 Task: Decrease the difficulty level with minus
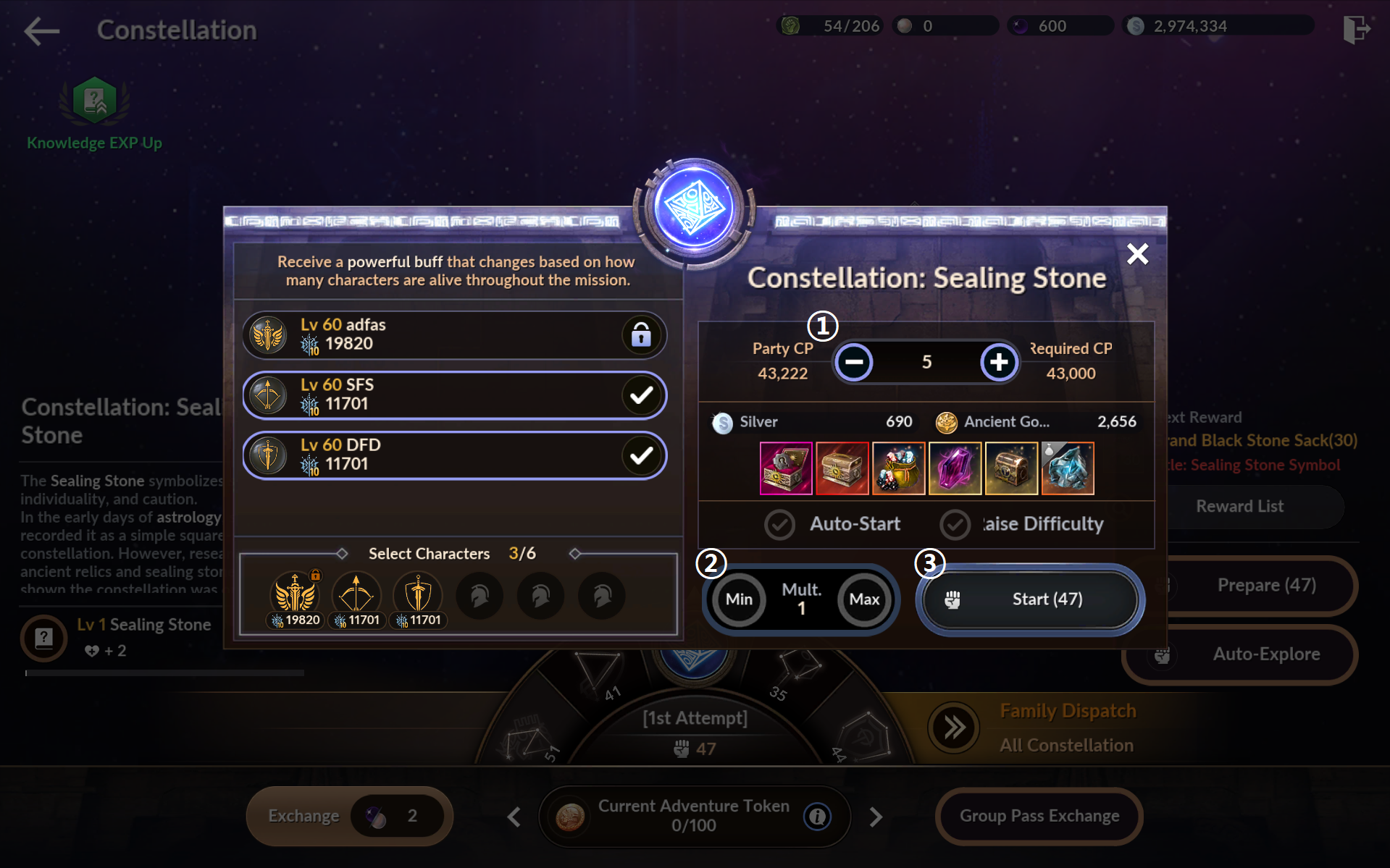(x=854, y=362)
